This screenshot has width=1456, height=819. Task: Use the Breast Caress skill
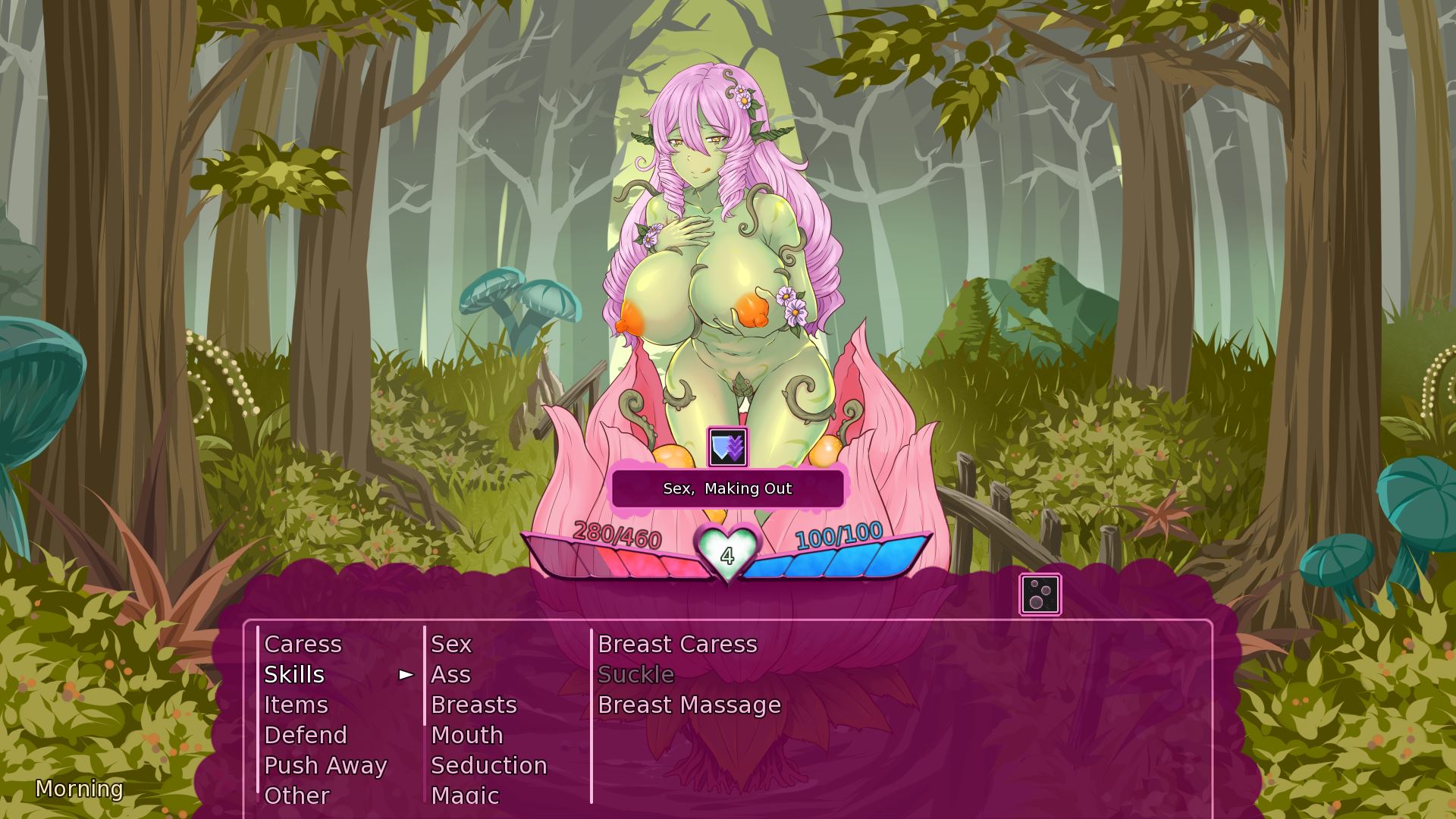(676, 644)
